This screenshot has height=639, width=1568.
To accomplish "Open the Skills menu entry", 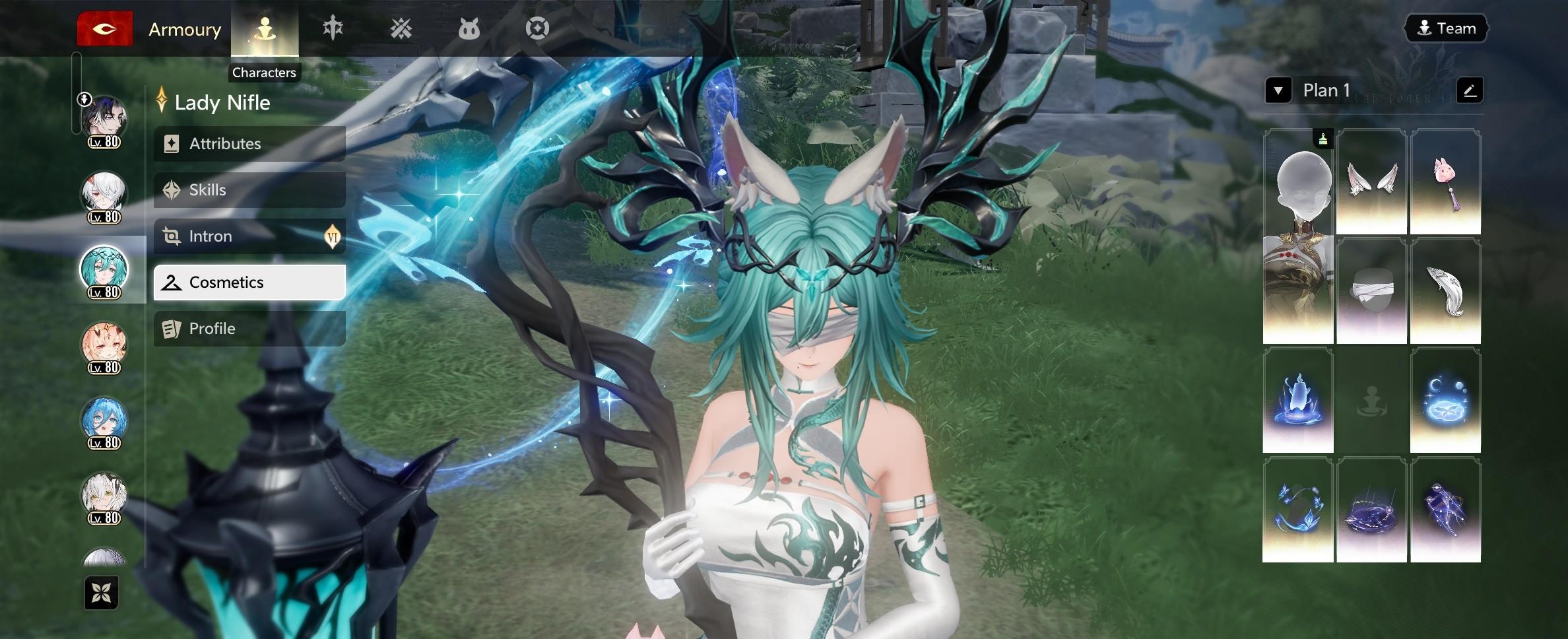I will [x=249, y=190].
